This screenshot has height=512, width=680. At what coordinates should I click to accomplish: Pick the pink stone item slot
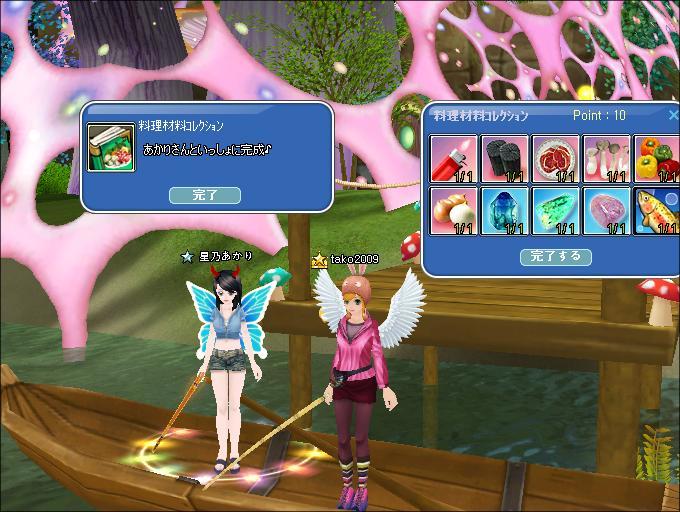(x=606, y=210)
